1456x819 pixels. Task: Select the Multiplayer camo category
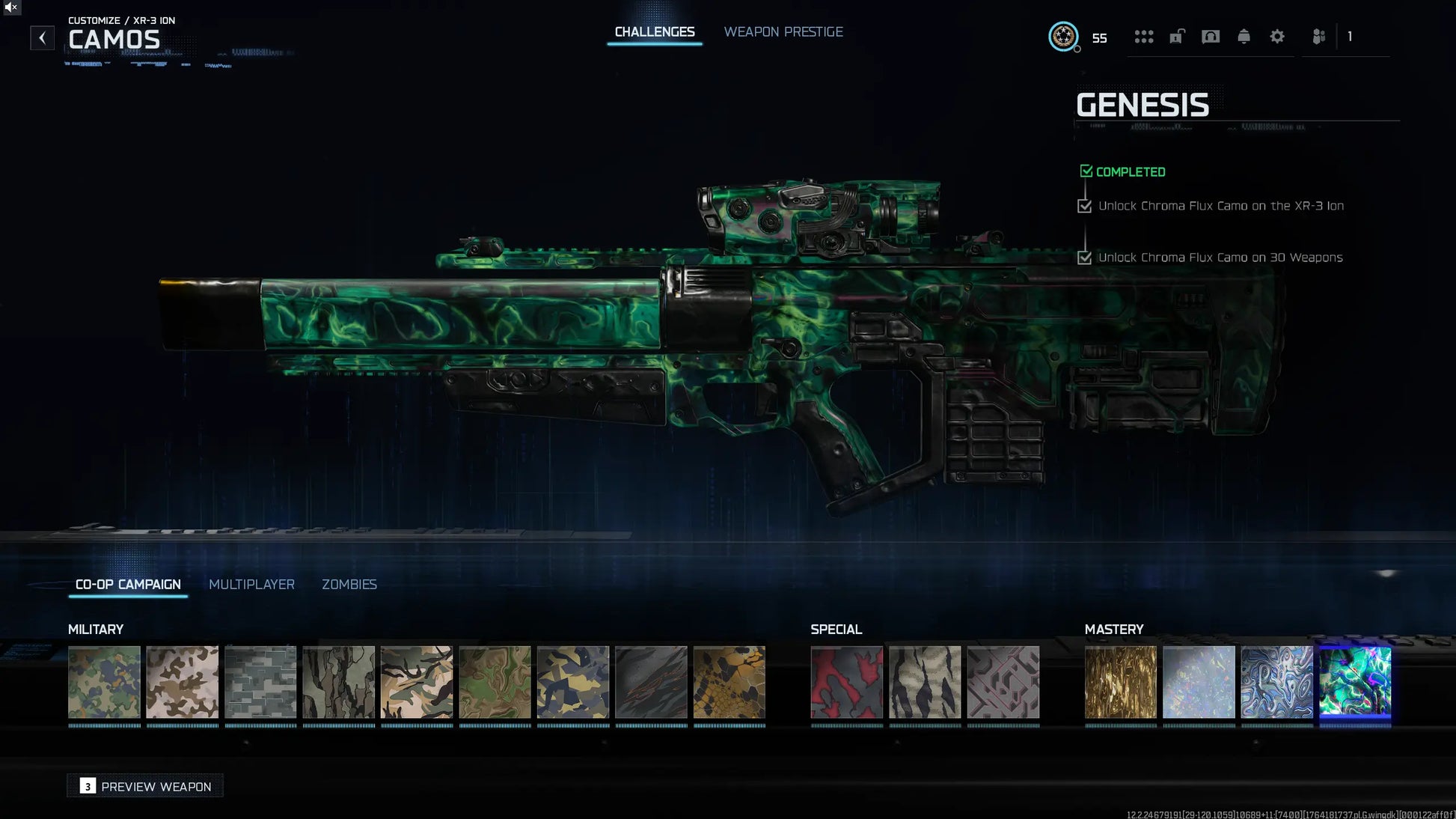[251, 584]
